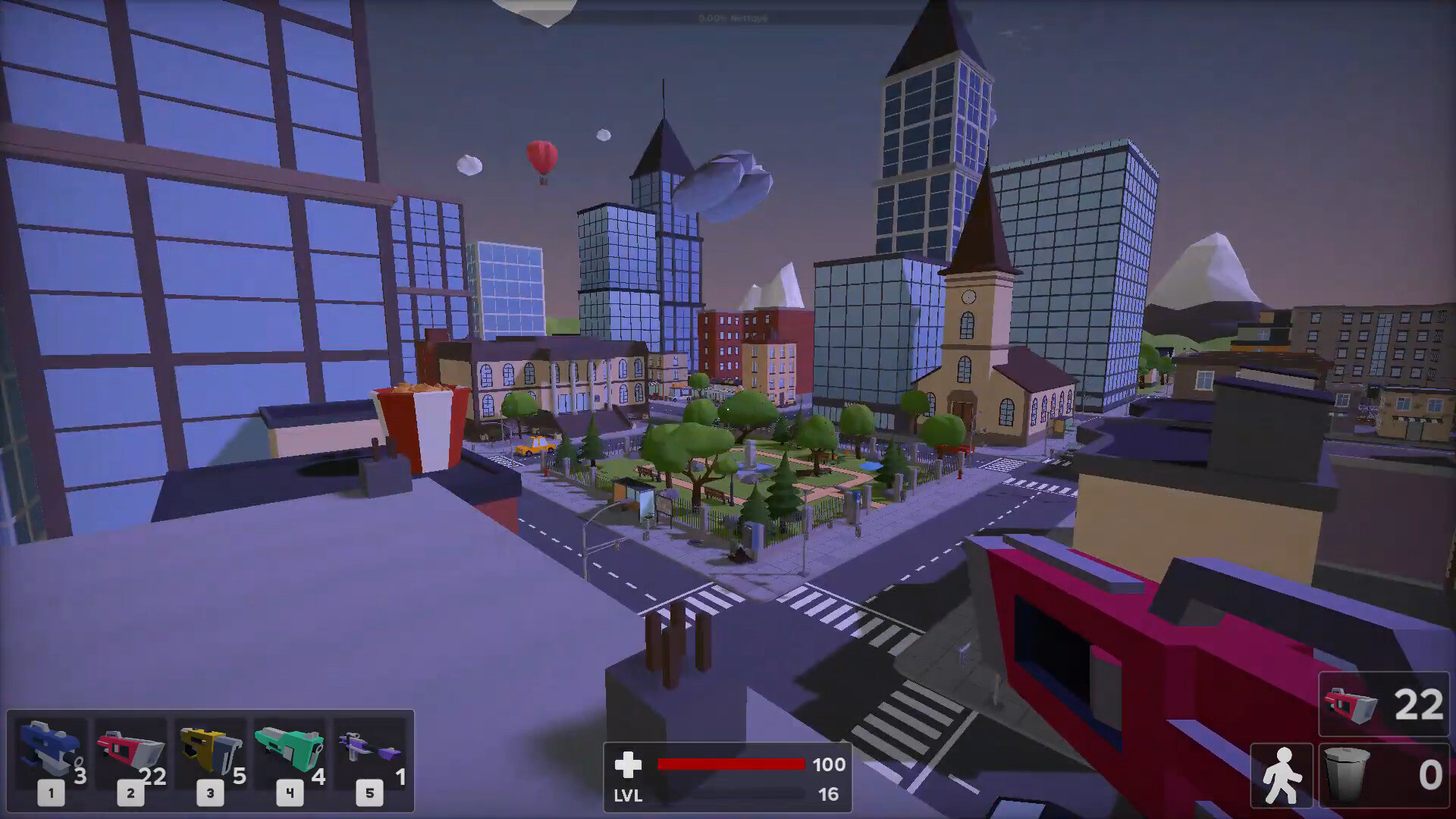Click the red health bar showing 100
The width and height of the screenshot is (1456, 819).
[730, 764]
